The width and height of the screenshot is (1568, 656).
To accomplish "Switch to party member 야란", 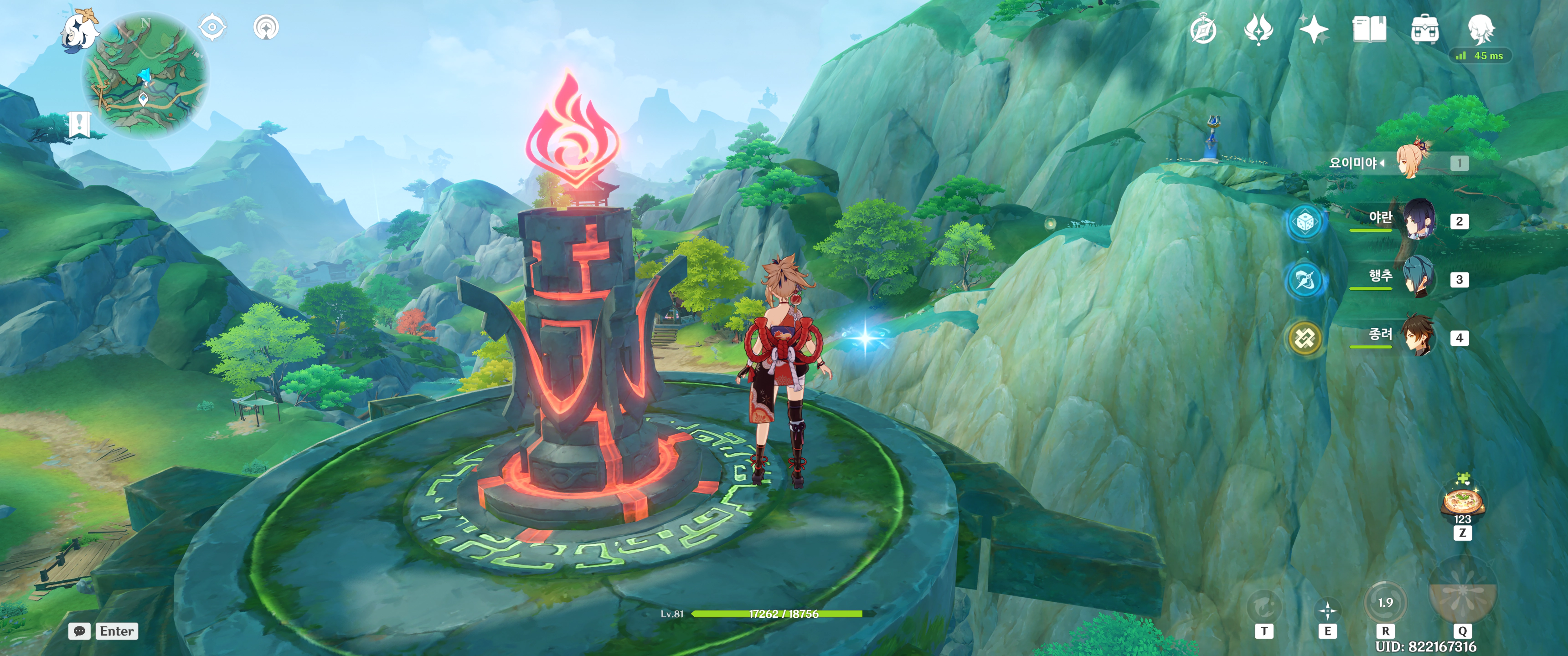I will point(1419,220).
